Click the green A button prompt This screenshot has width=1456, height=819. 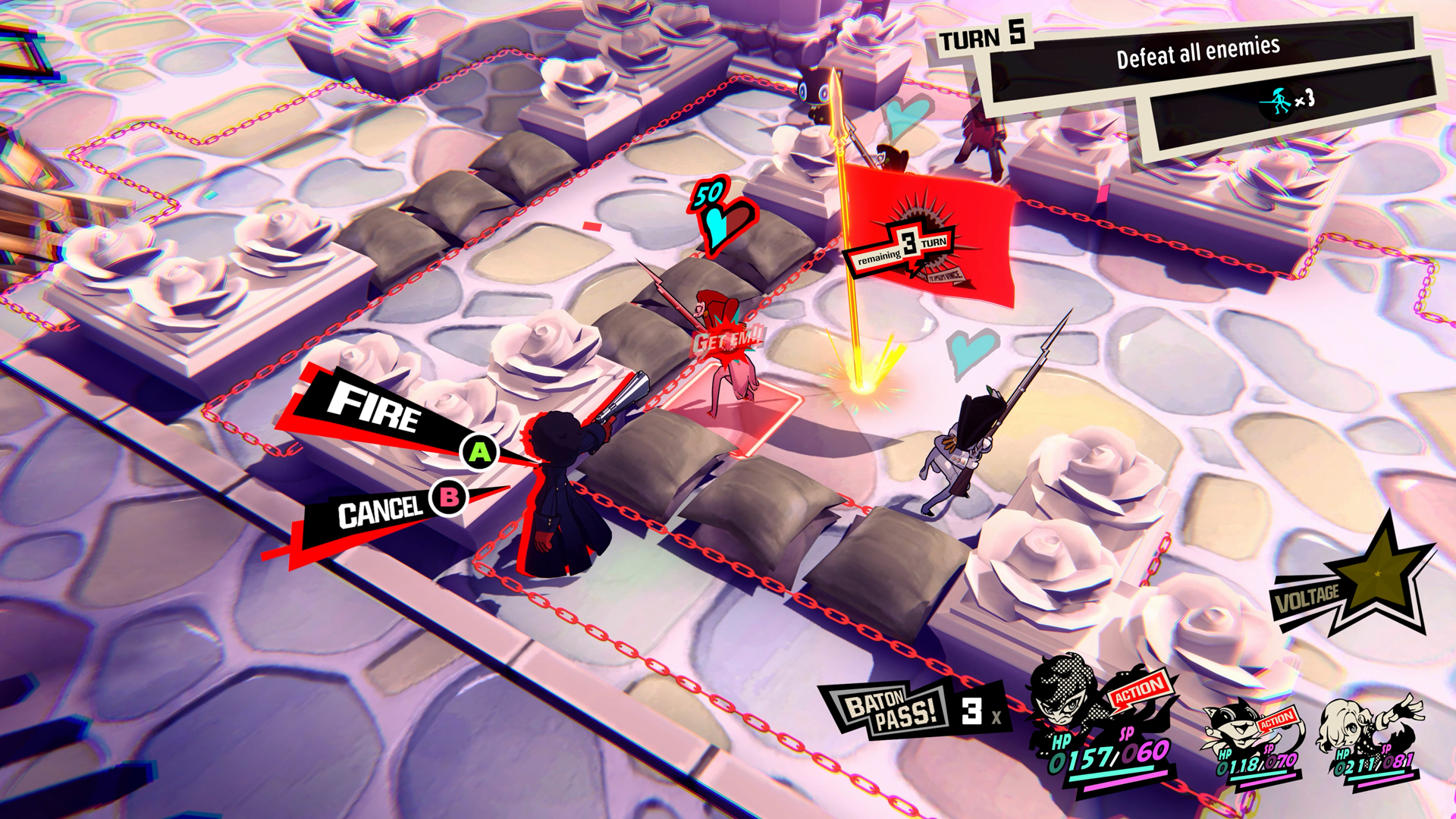[479, 453]
